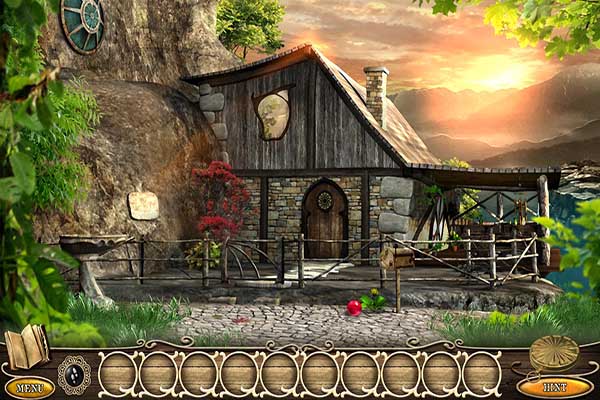Open the Menu button

click(29, 387)
